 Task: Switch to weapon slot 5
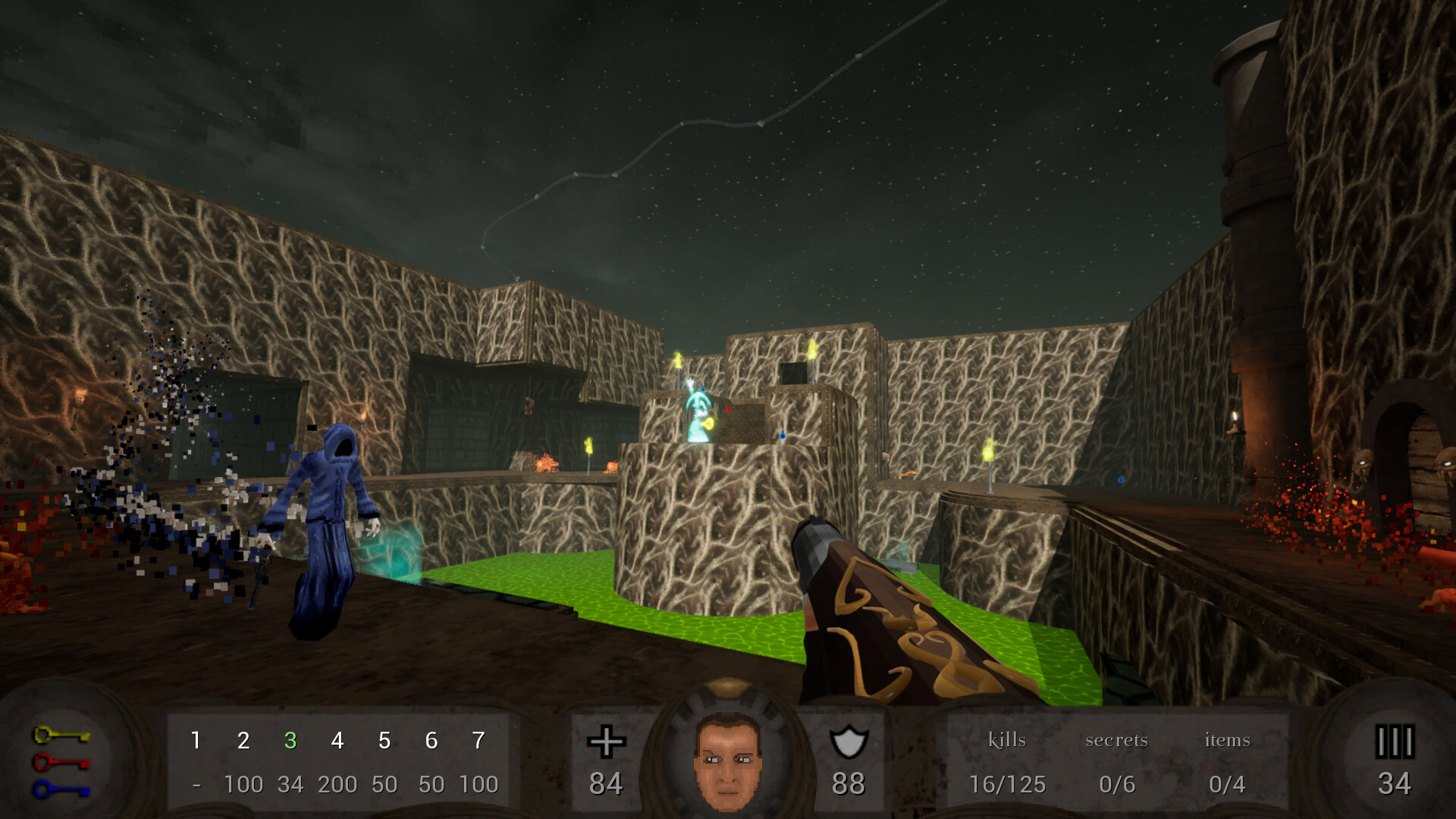point(384,742)
